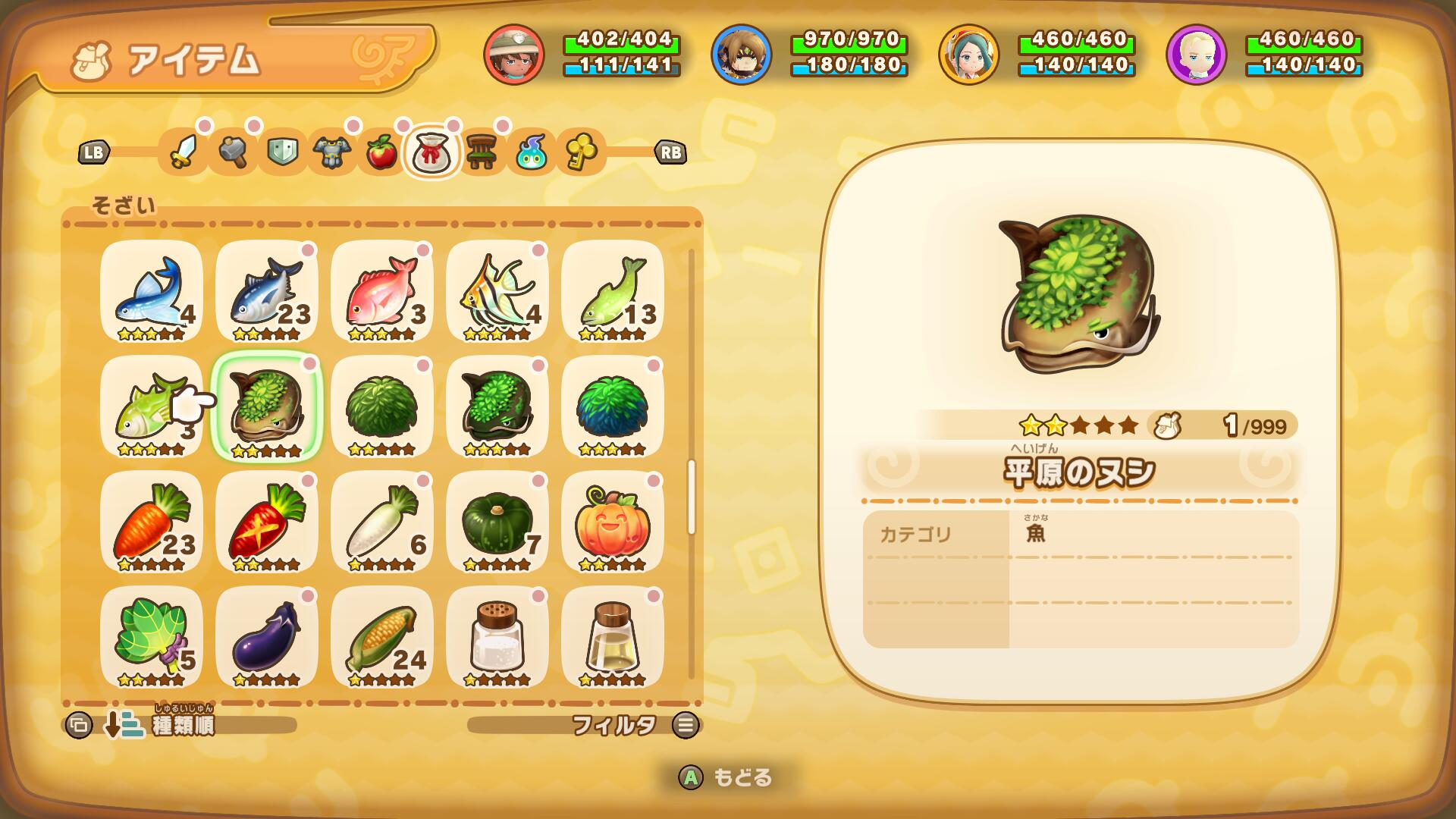Choose the white daikon radish slot
The image size is (1456, 819).
382,522
